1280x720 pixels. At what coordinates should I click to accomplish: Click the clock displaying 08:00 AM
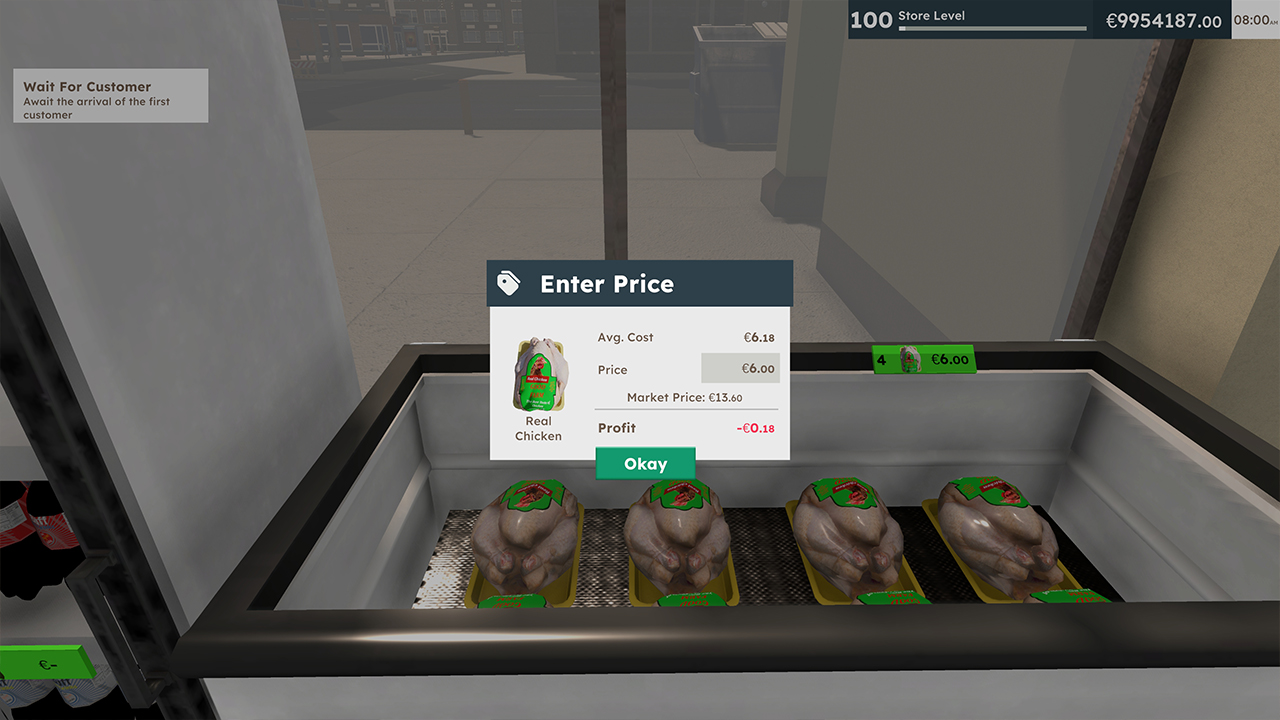(x=1255, y=18)
